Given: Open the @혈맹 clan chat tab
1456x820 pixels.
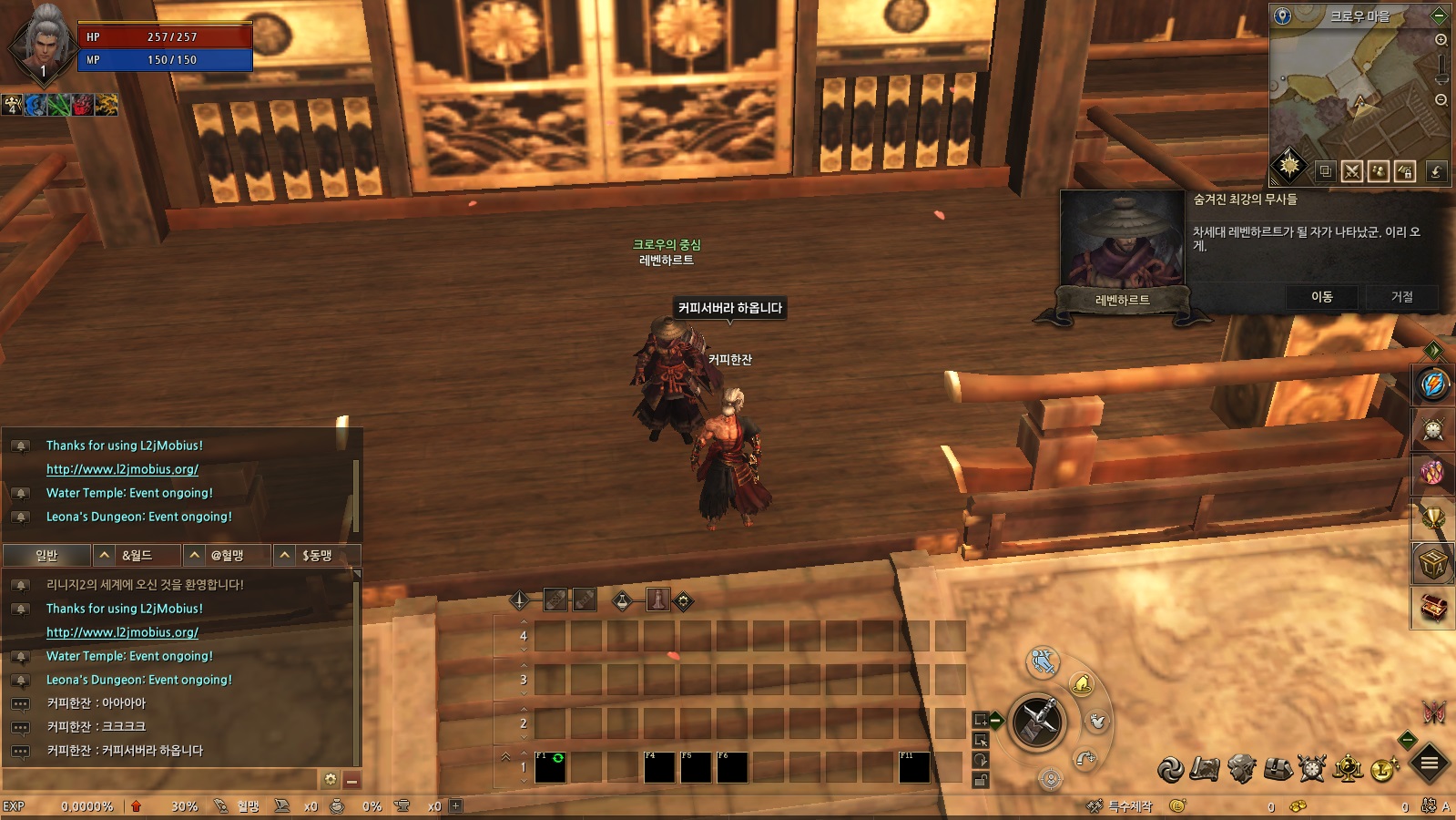Looking at the screenshot, I should (228, 555).
